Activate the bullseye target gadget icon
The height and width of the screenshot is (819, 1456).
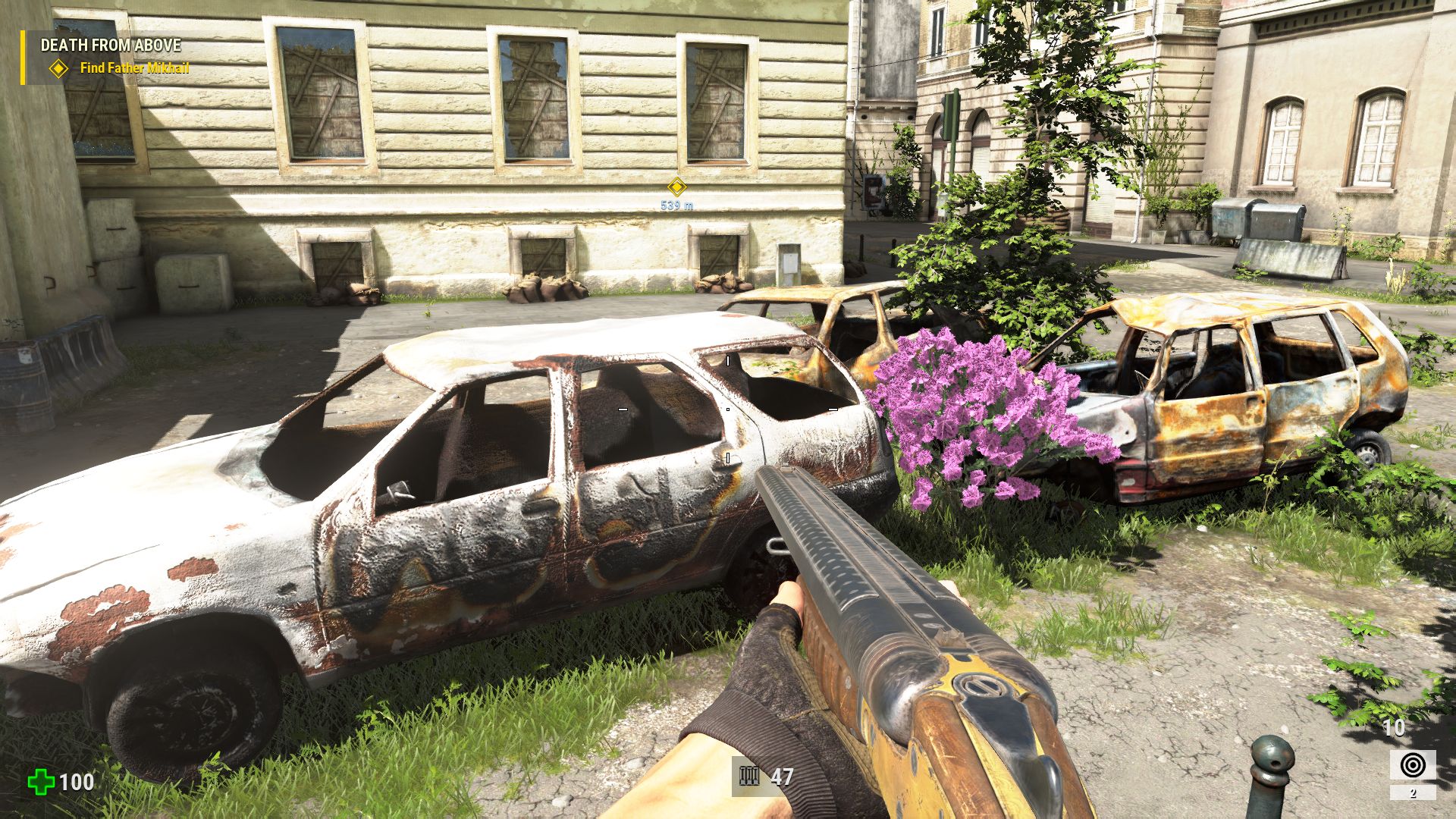(1412, 765)
